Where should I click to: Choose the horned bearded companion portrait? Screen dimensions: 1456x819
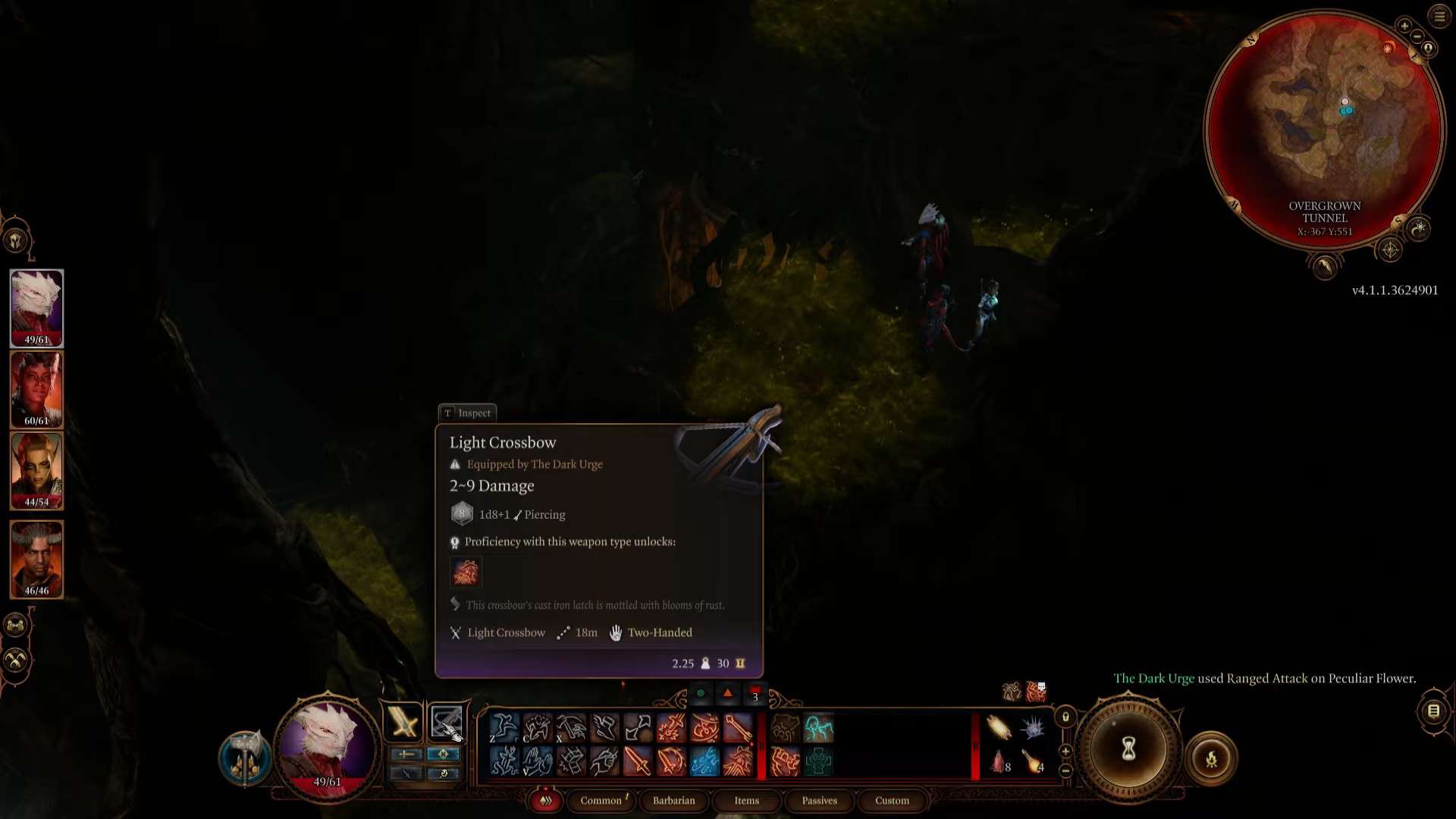click(36, 558)
